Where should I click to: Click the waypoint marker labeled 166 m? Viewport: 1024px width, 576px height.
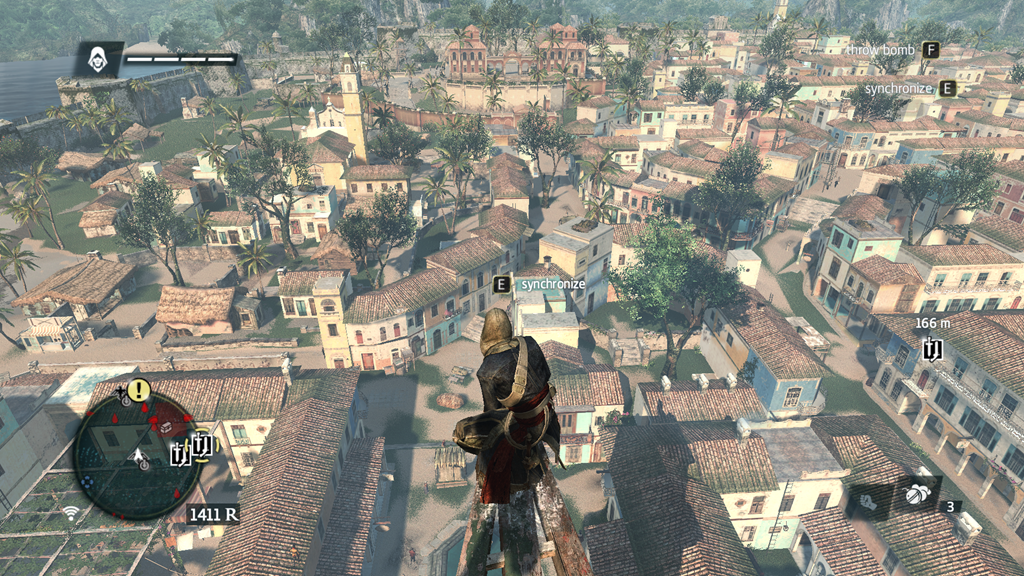coord(932,349)
